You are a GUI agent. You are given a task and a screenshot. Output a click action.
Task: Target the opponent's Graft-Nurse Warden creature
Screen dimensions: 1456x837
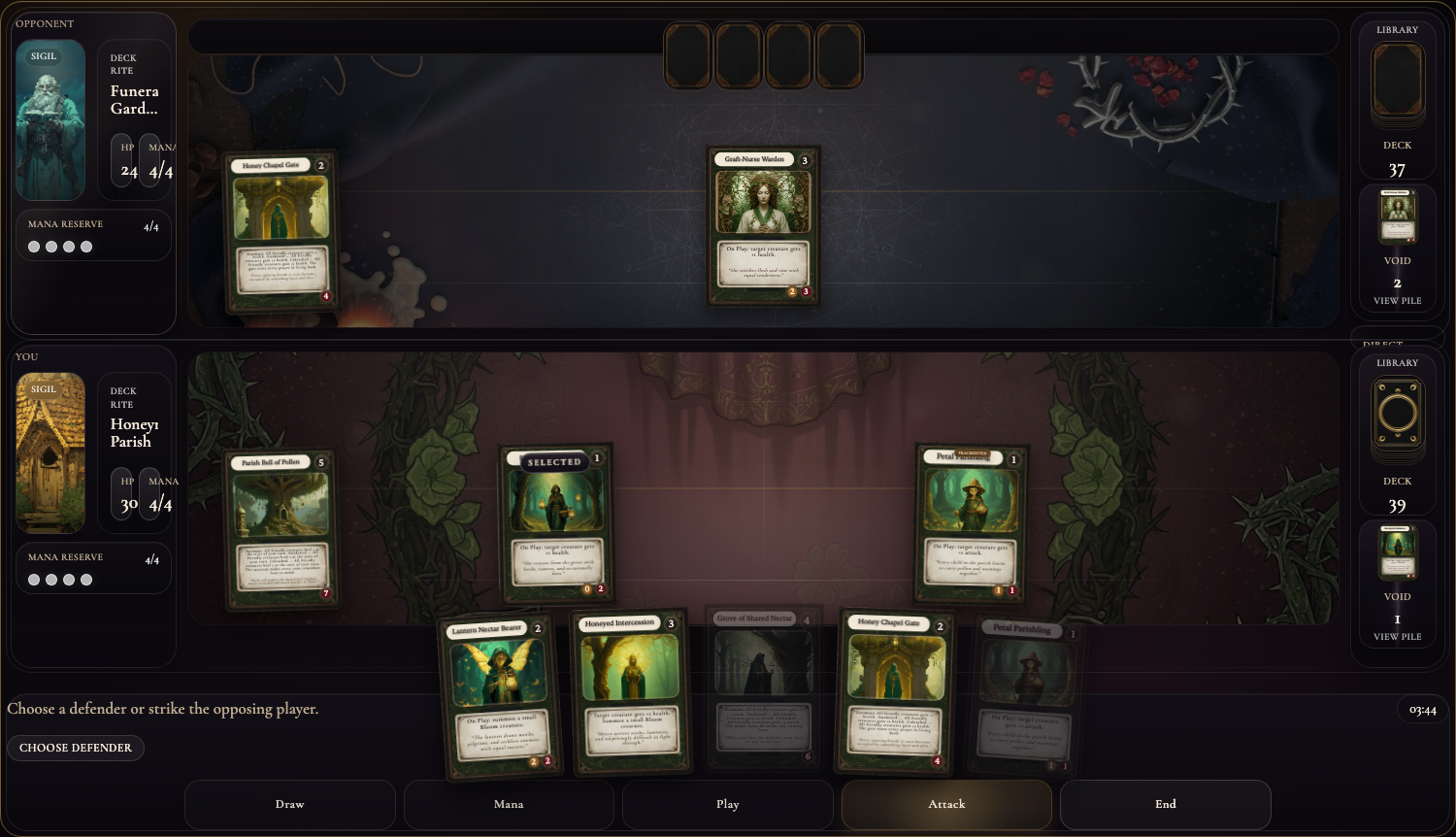click(x=764, y=226)
